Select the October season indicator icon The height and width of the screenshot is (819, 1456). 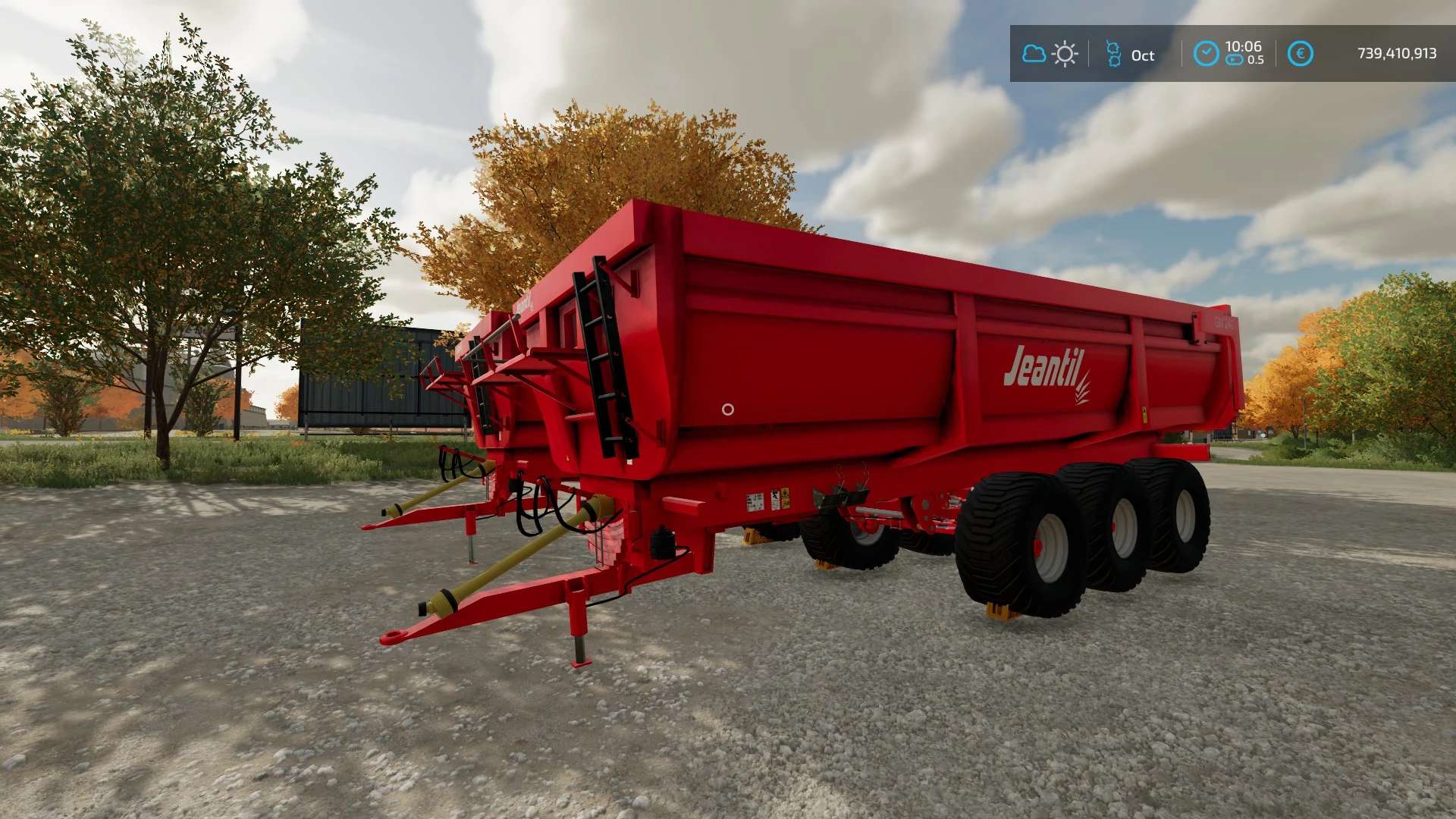tap(1113, 54)
